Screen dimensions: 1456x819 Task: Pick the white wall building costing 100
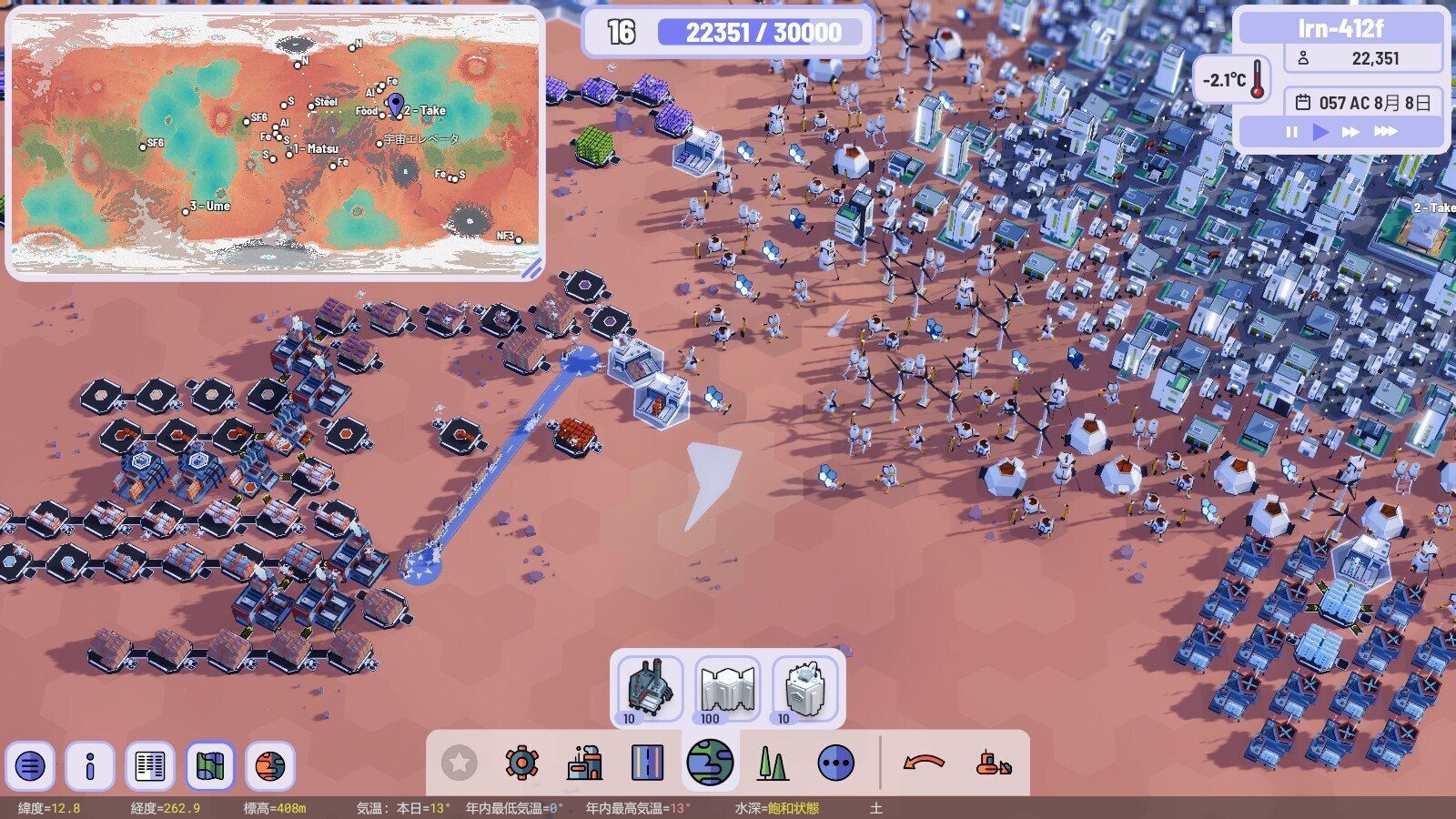728,688
